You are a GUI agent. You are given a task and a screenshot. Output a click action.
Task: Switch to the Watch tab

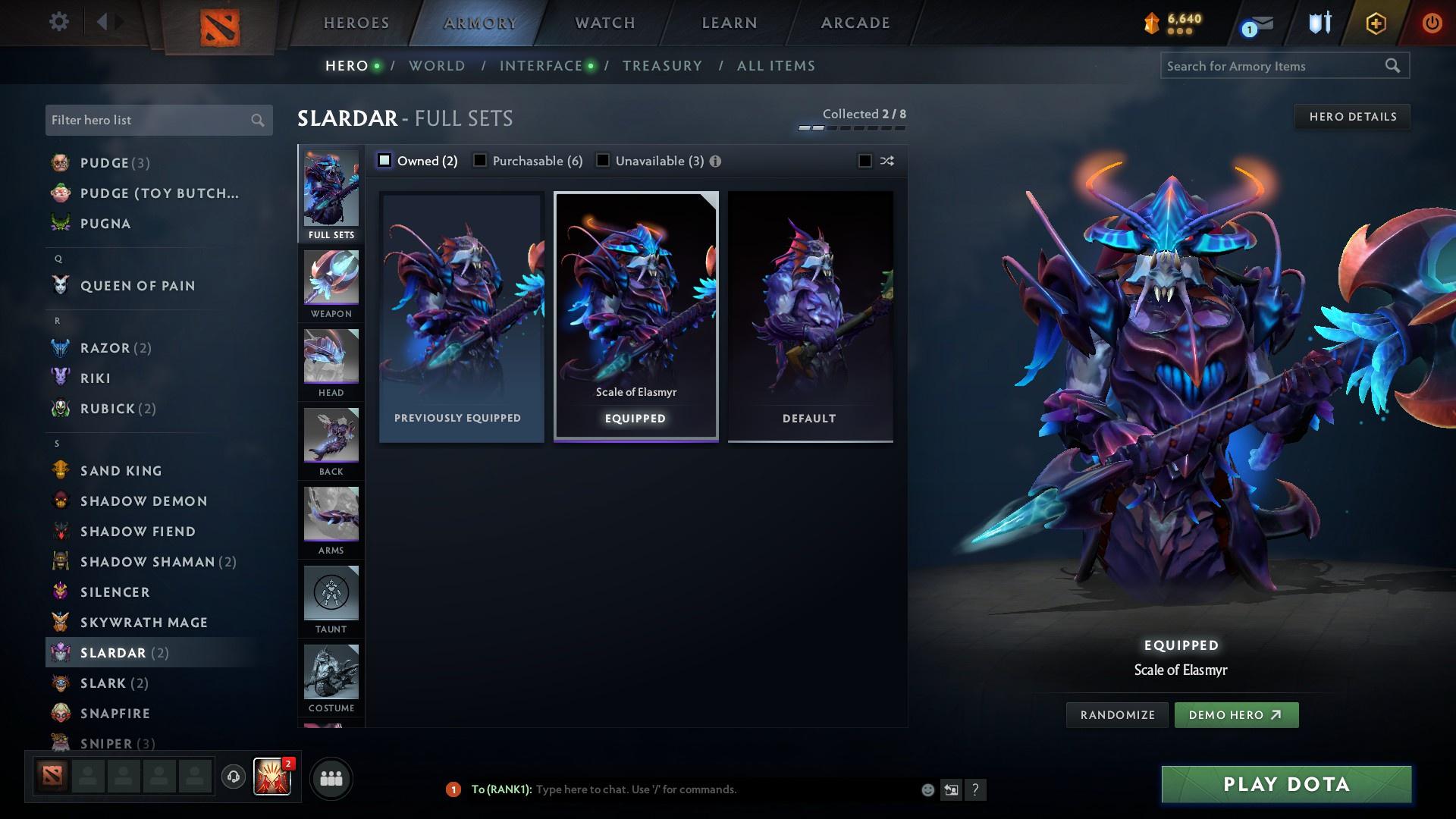(604, 22)
